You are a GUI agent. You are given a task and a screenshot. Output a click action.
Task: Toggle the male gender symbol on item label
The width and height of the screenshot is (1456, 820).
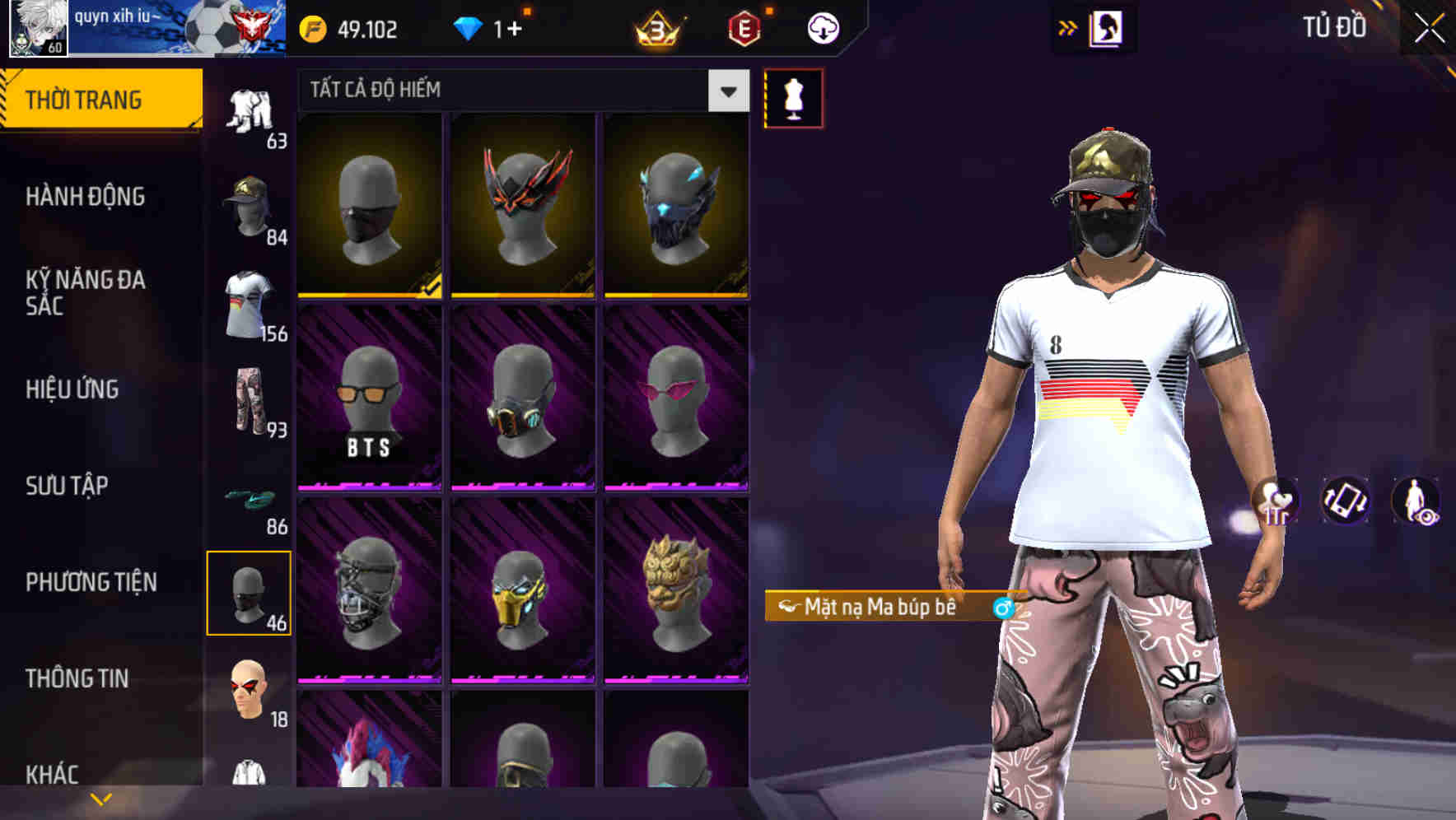coord(1003,608)
